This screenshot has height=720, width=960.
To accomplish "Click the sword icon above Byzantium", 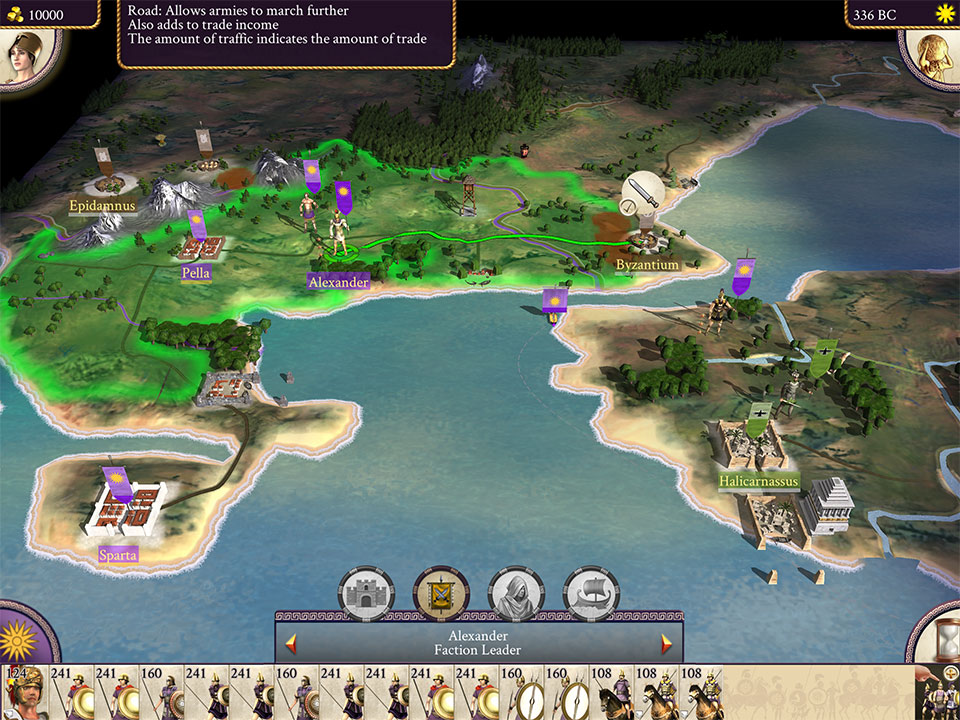I will coord(644,194).
